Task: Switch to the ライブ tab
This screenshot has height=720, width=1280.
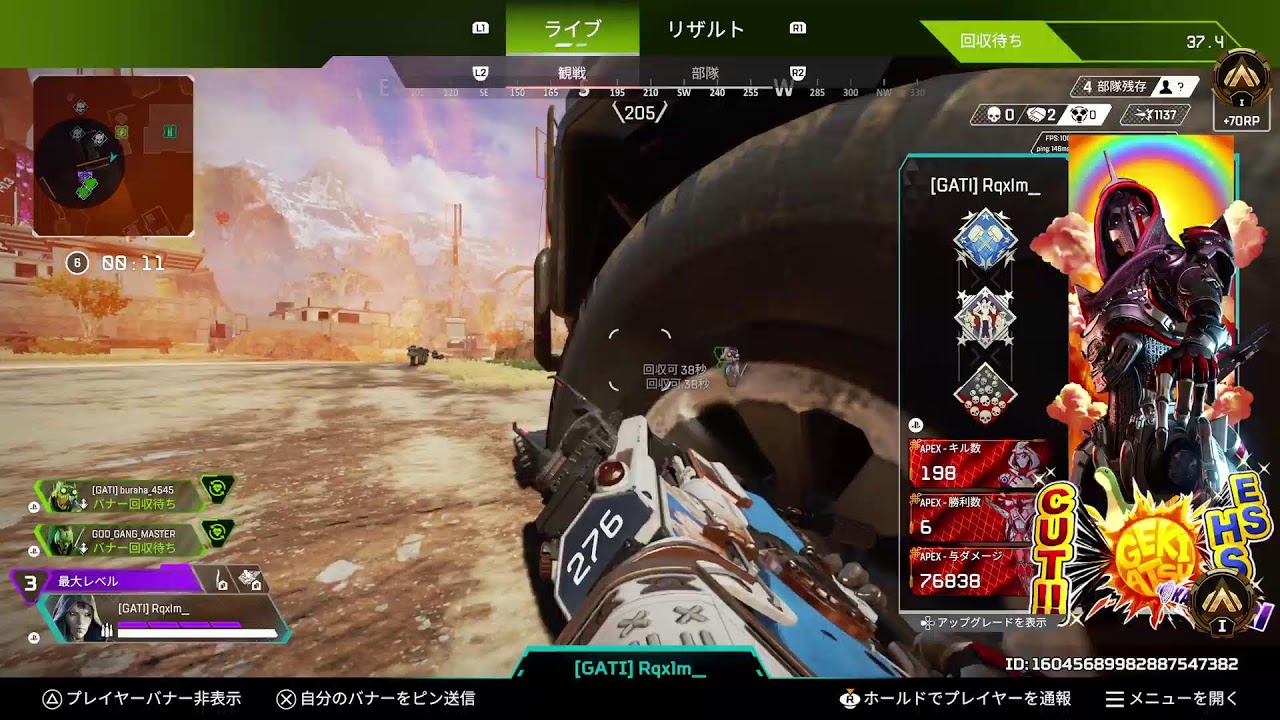Action: [572, 29]
